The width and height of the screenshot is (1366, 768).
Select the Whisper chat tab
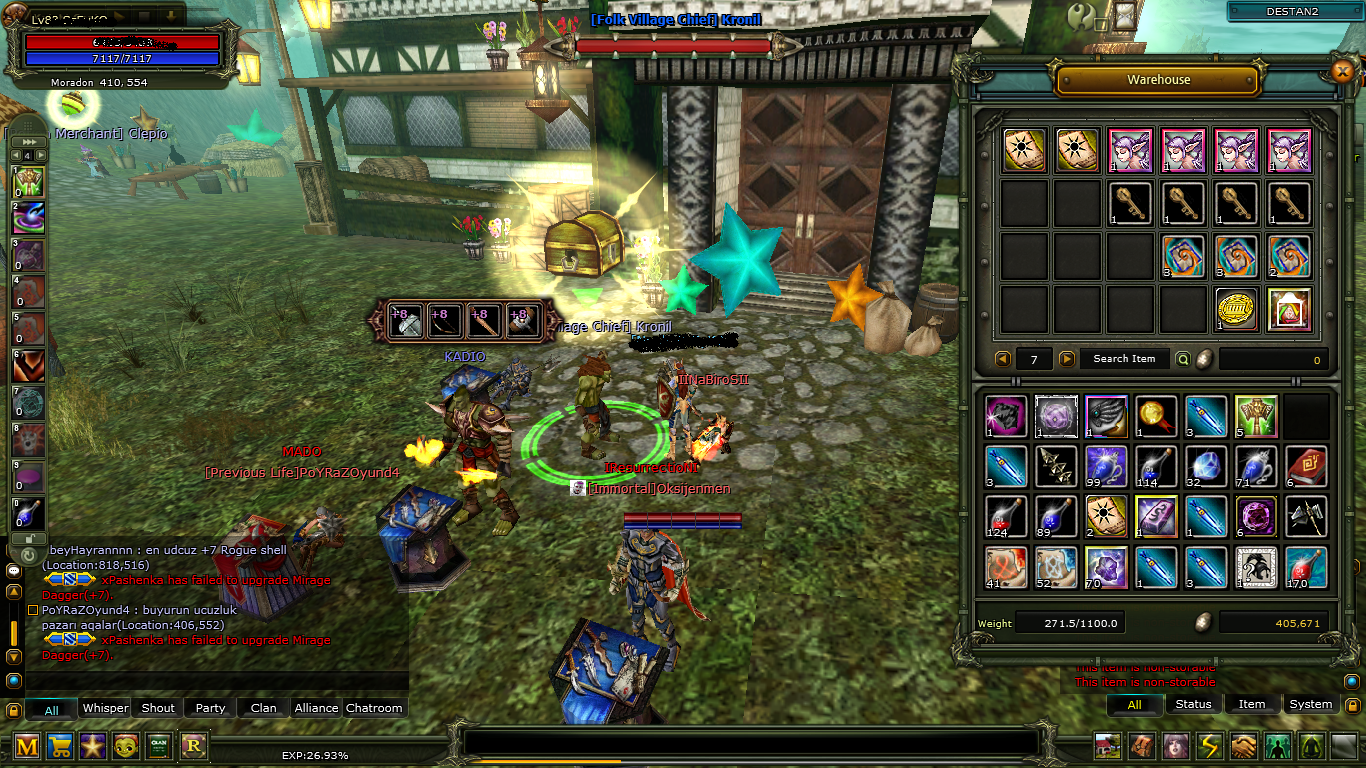click(x=104, y=707)
